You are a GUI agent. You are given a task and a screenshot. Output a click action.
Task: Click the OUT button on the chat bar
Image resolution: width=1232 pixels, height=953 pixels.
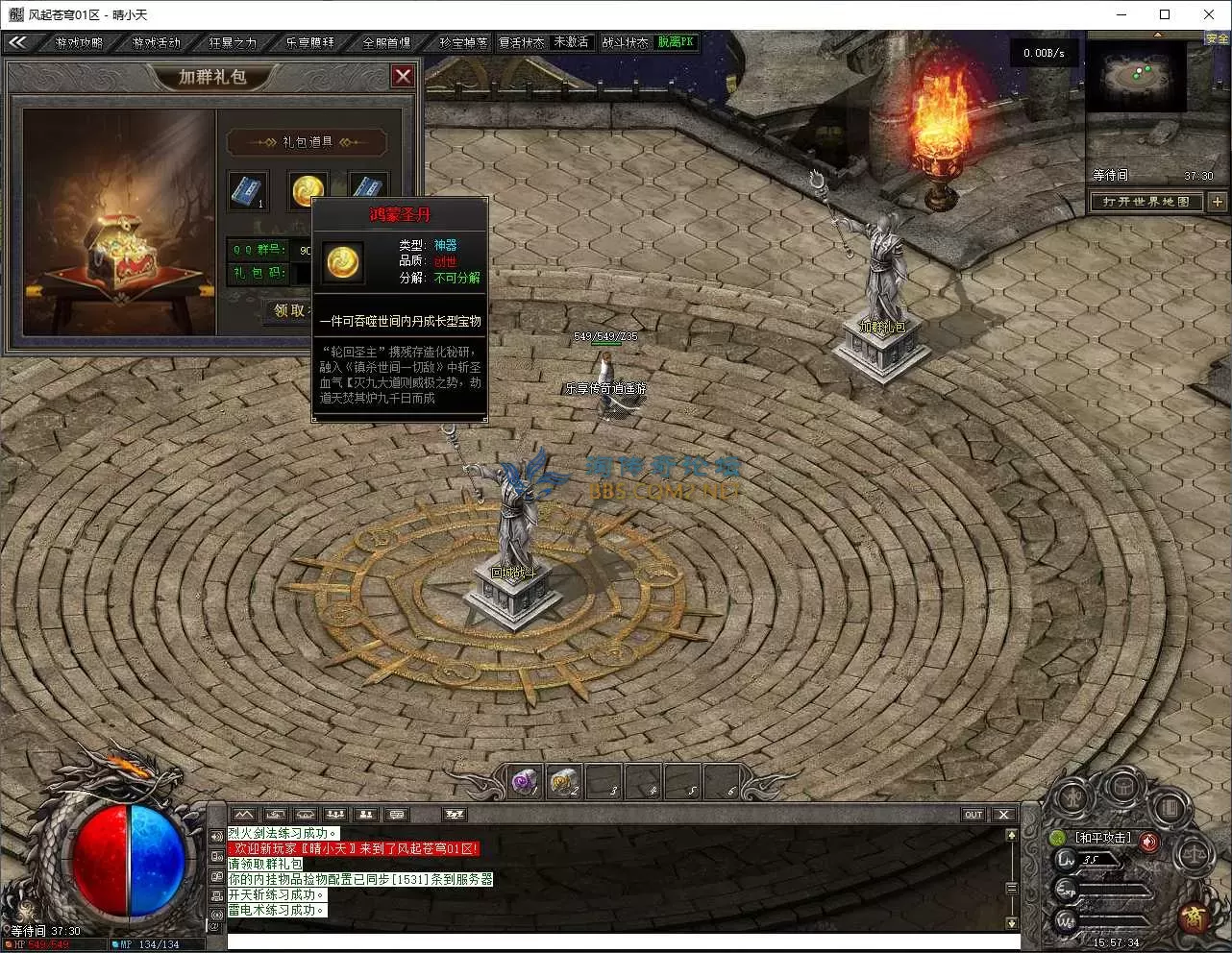[x=973, y=815]
